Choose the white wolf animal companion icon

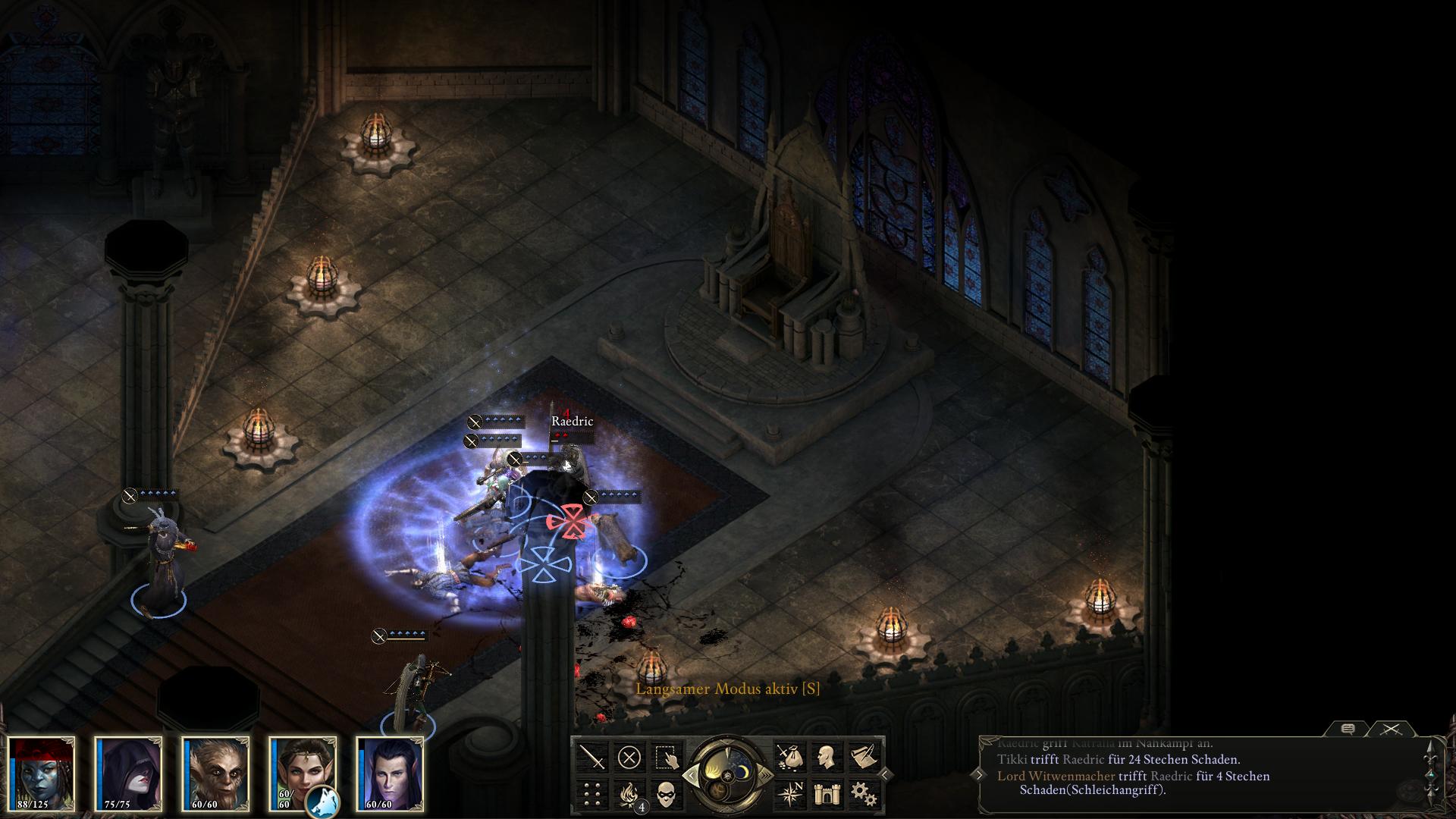click(322, 801)
